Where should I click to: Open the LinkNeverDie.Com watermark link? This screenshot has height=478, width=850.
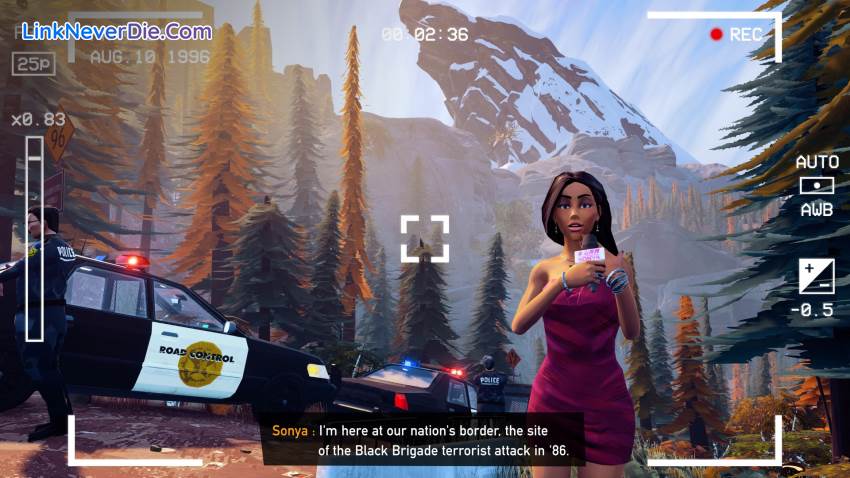[x=116, y=31]
